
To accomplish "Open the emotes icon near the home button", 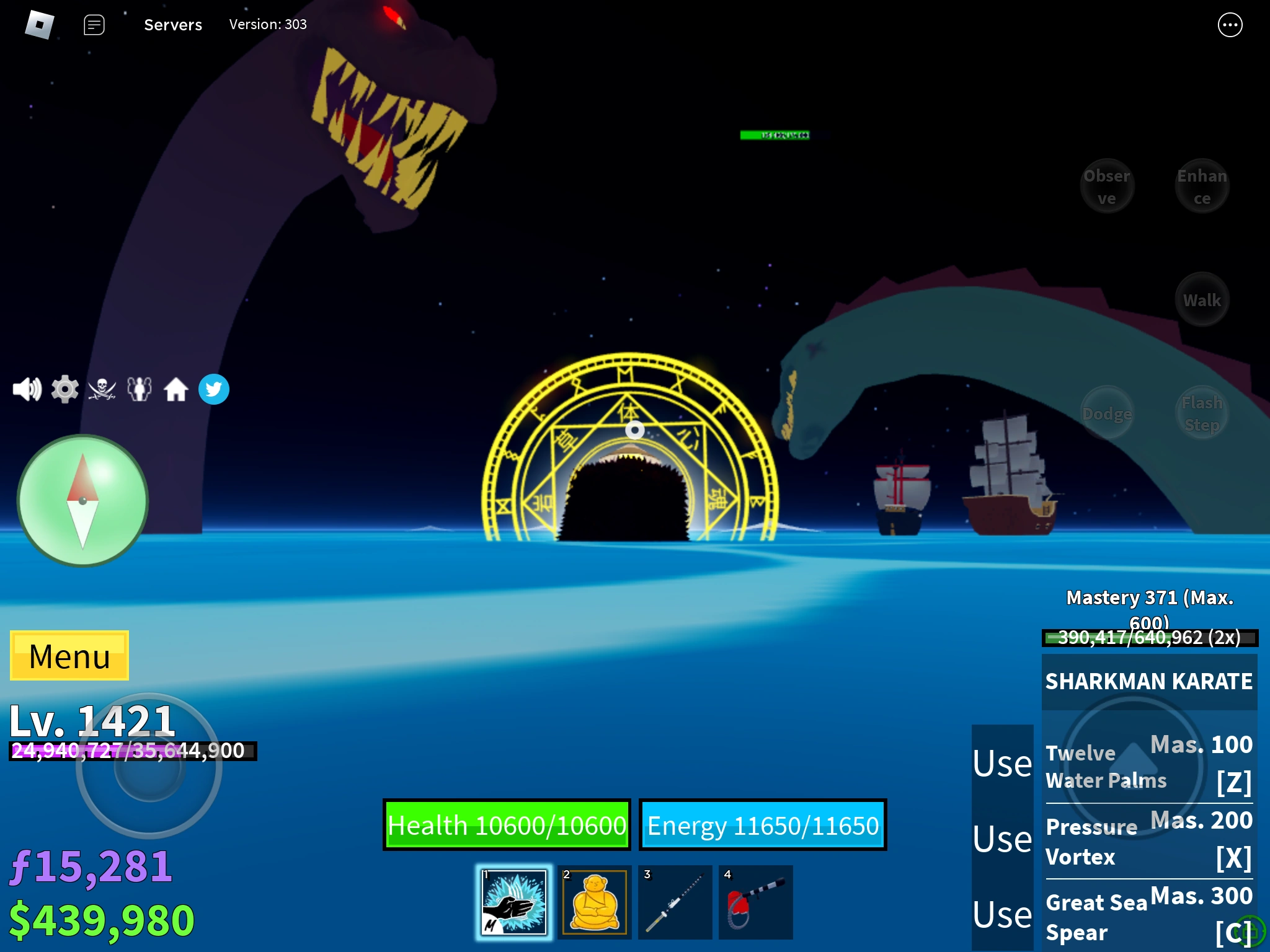I will pyautogui.click(x=140, y=389).
